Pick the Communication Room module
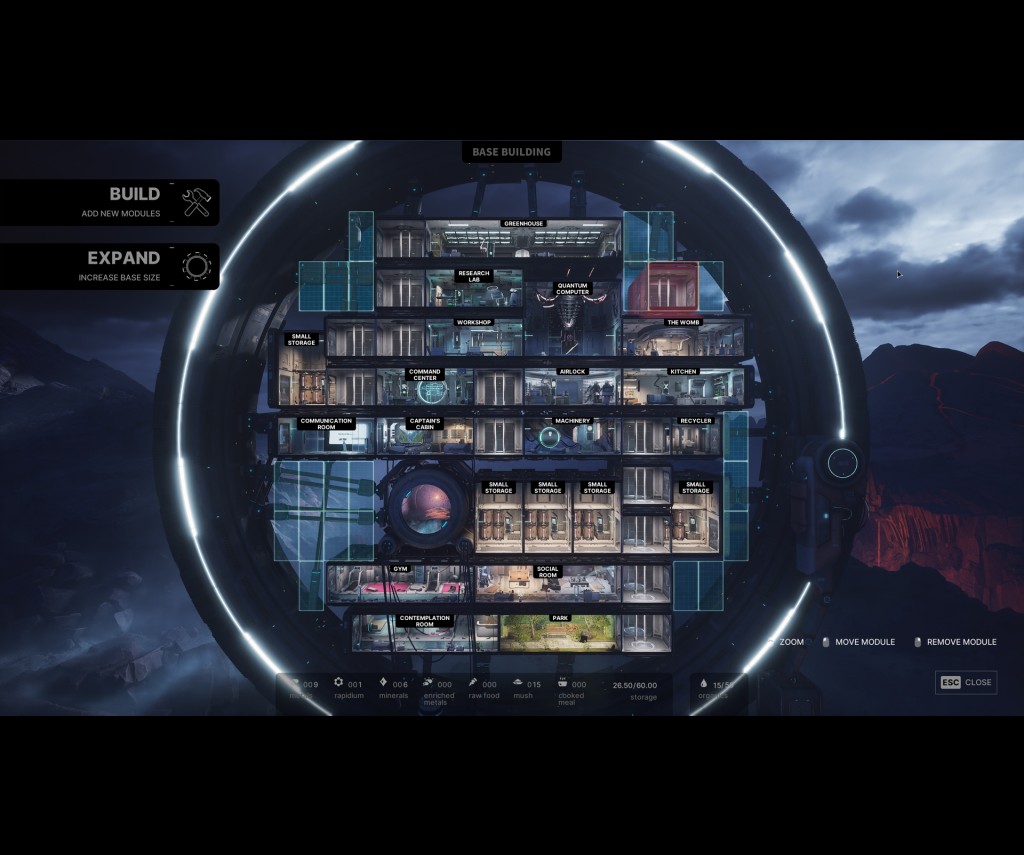Viewport: 1024px width, 855px height. point(326,435)
